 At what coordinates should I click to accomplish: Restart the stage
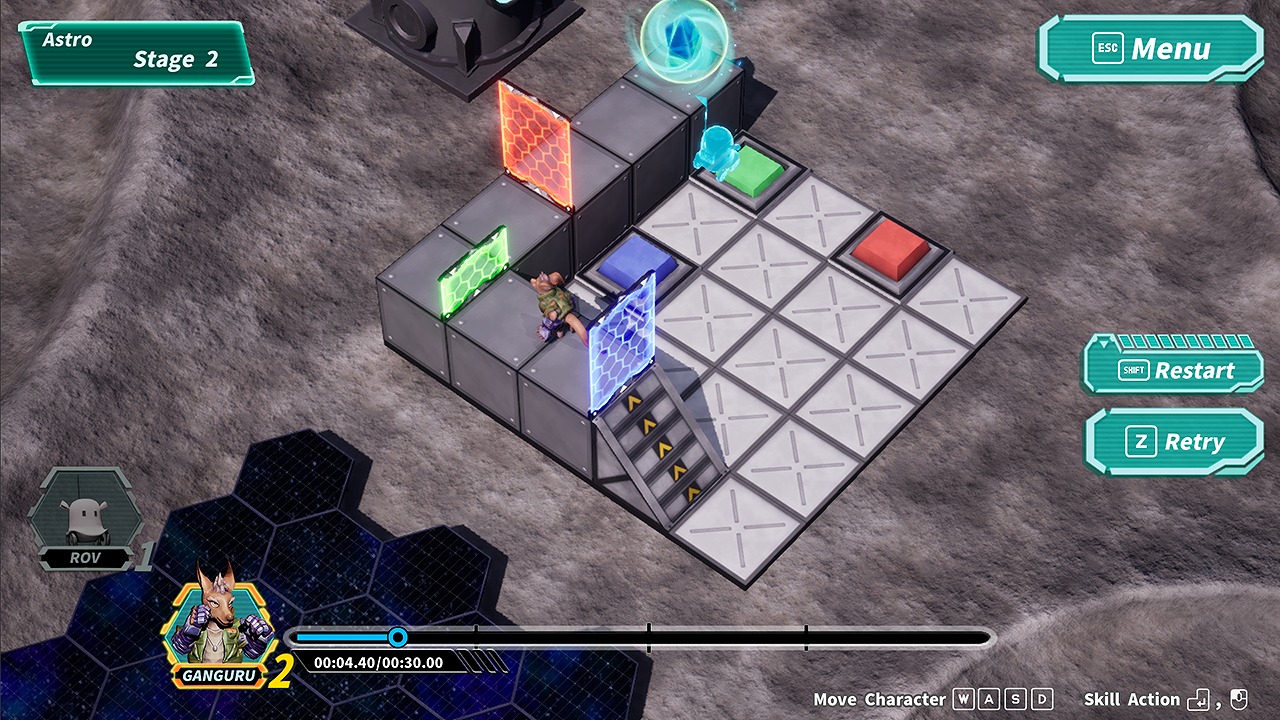coord(1173,370)
